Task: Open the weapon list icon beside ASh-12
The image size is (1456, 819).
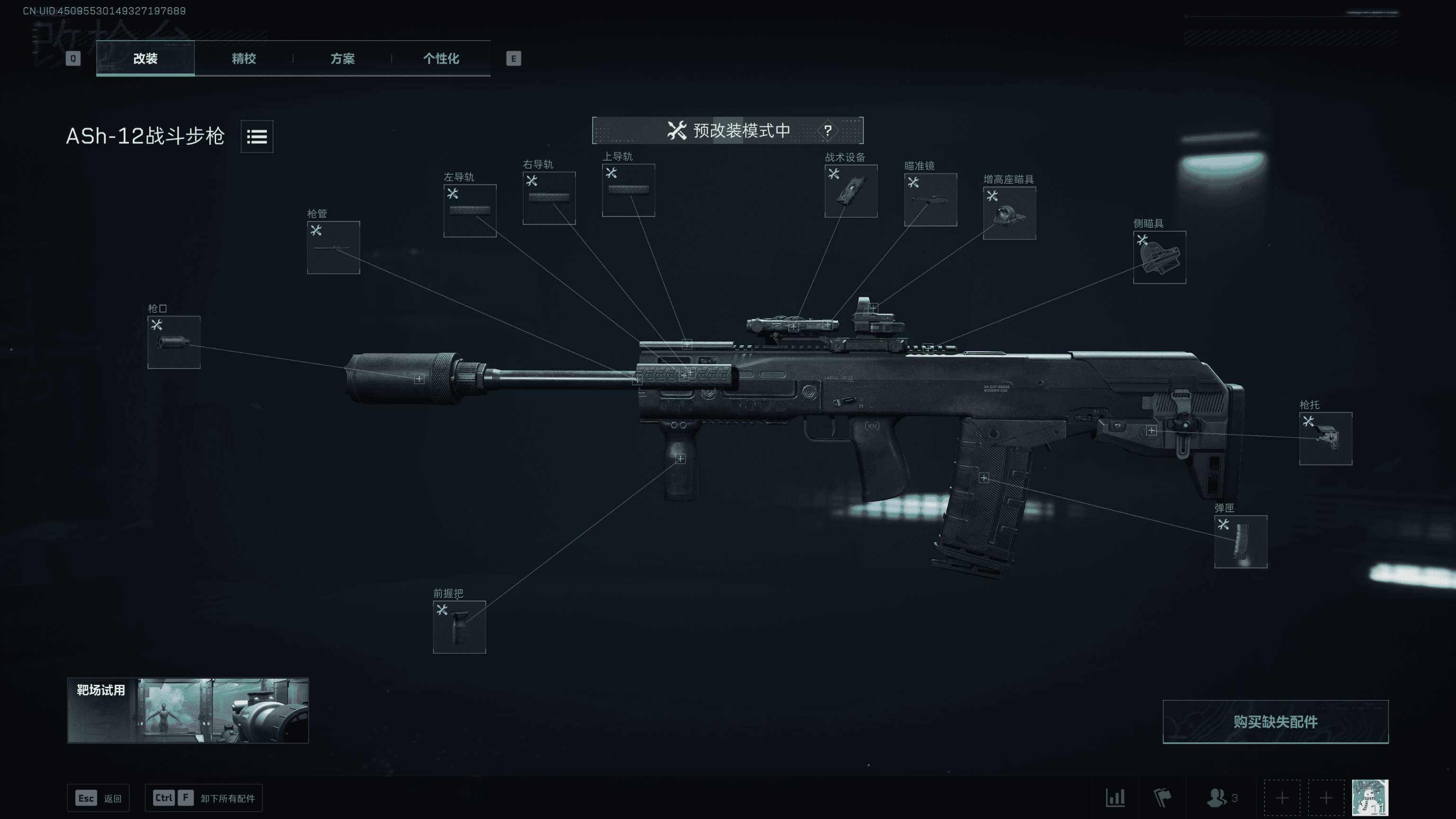Action: 256,136
